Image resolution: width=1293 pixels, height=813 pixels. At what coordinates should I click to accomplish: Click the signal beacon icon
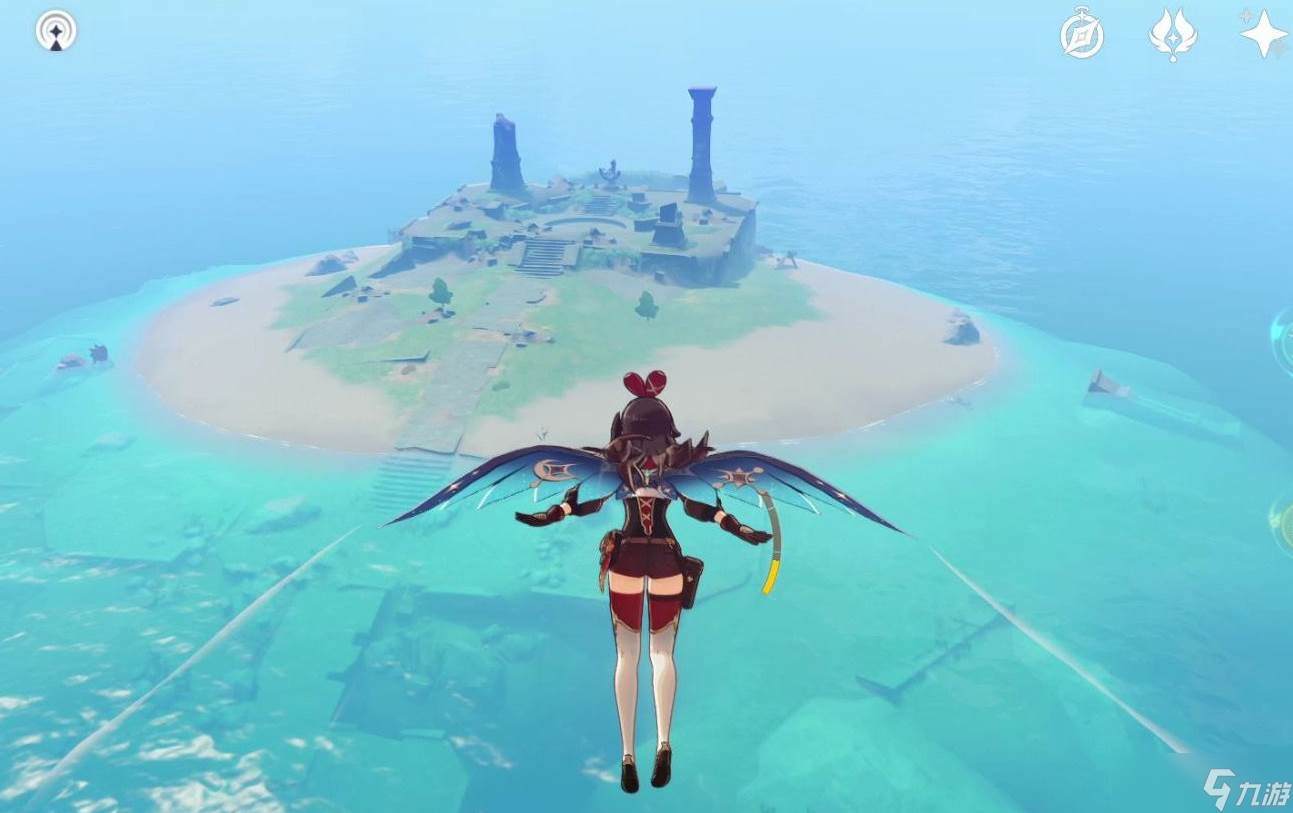(x=56, y=32)
